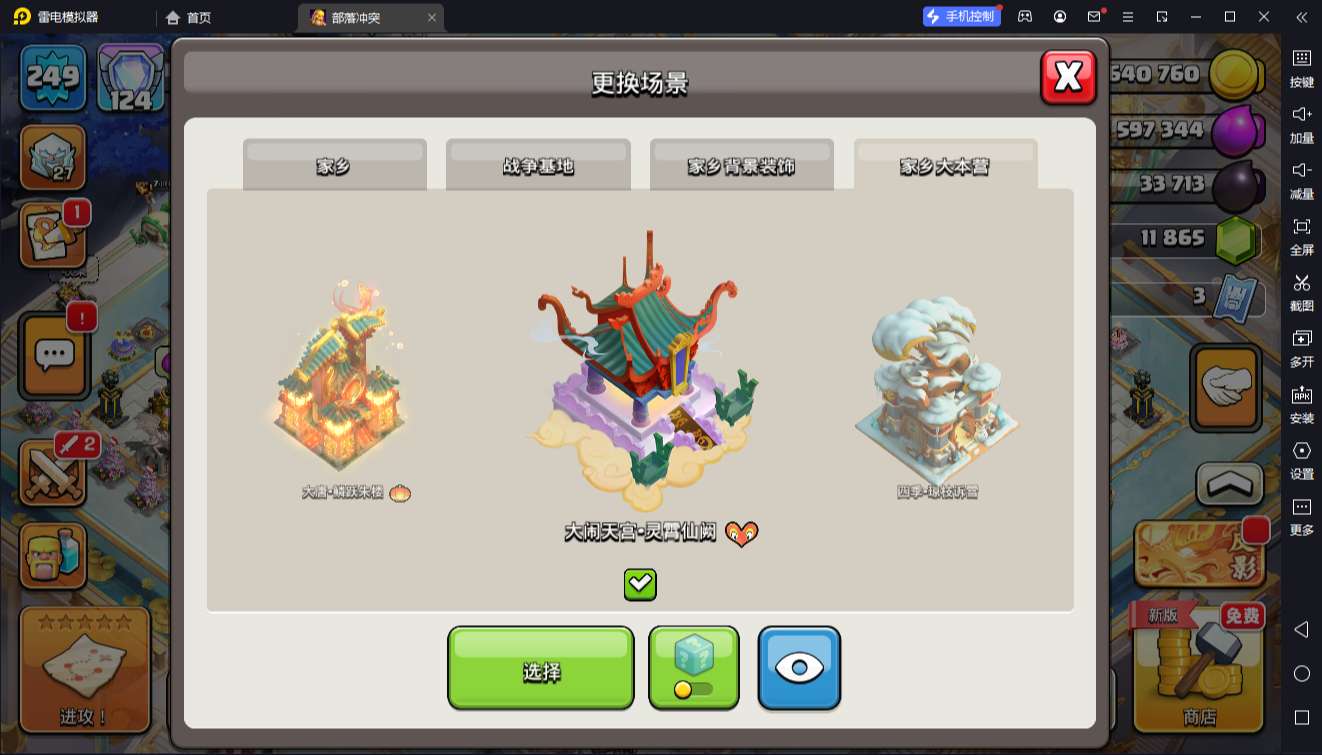Open the chat speech bubble panel
Viewport: 1322px width, 755px height.
(x=54, y=354)
